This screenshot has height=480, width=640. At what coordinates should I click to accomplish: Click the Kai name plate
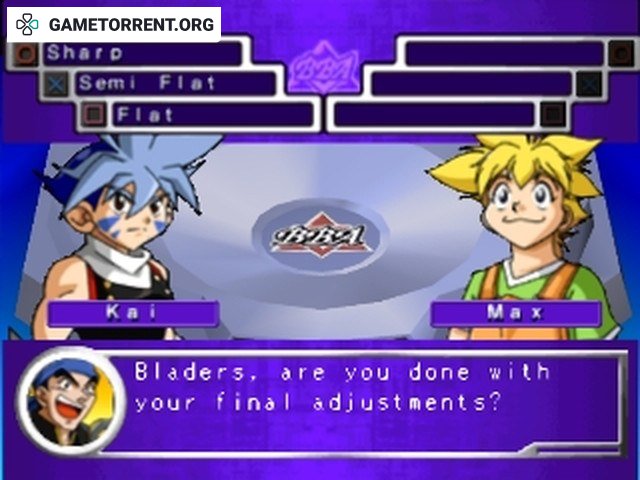coord(133,313)
